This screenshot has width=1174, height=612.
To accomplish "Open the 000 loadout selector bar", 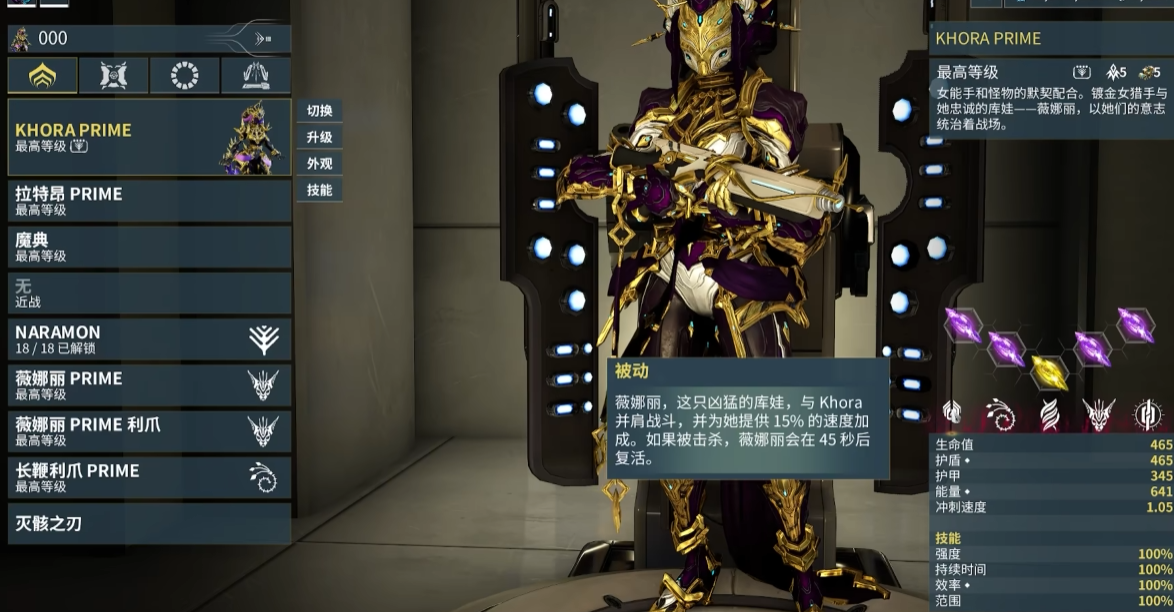I will [150, 39].
